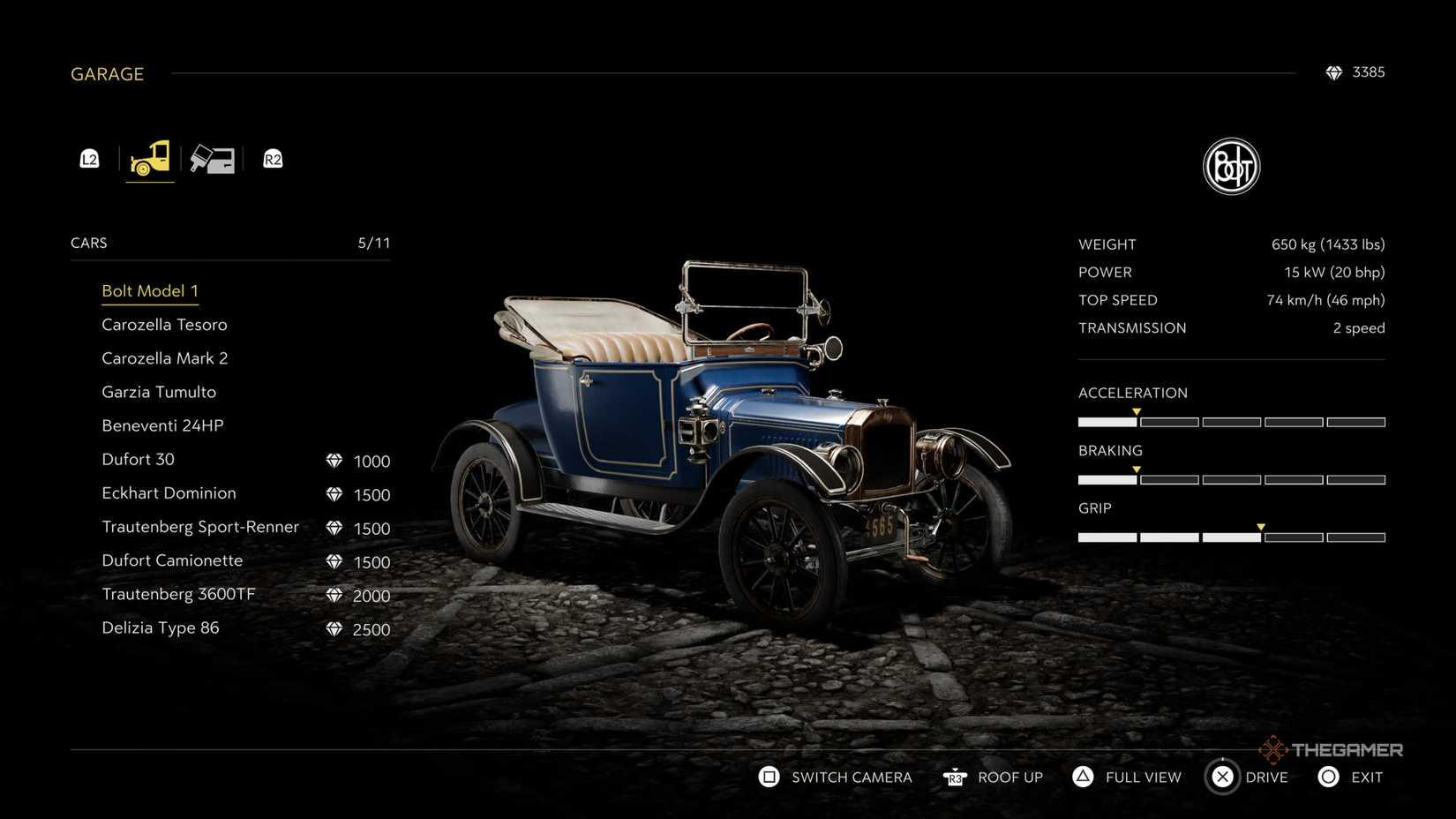Choose the Dufort 30 for 1000
This screenshot has width=1456, height=819.
pos(139,460)
